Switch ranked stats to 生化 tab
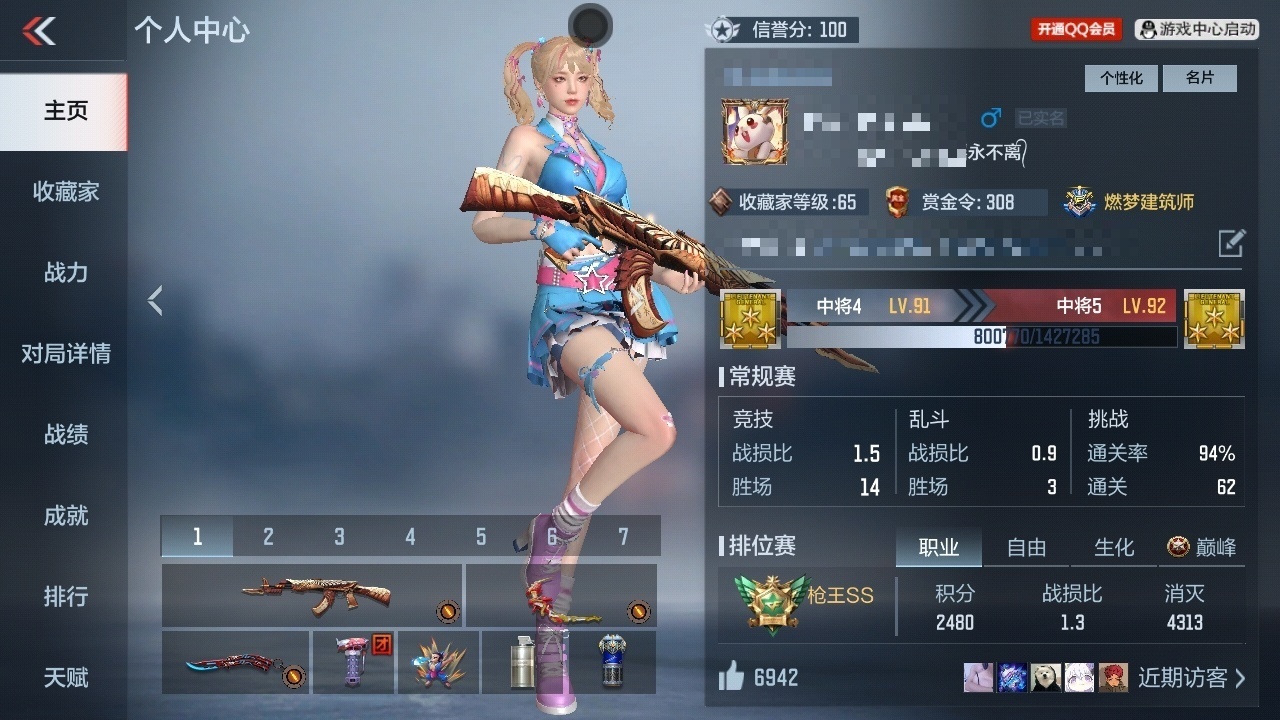The image size is (1280, 720). point(1114,547)
